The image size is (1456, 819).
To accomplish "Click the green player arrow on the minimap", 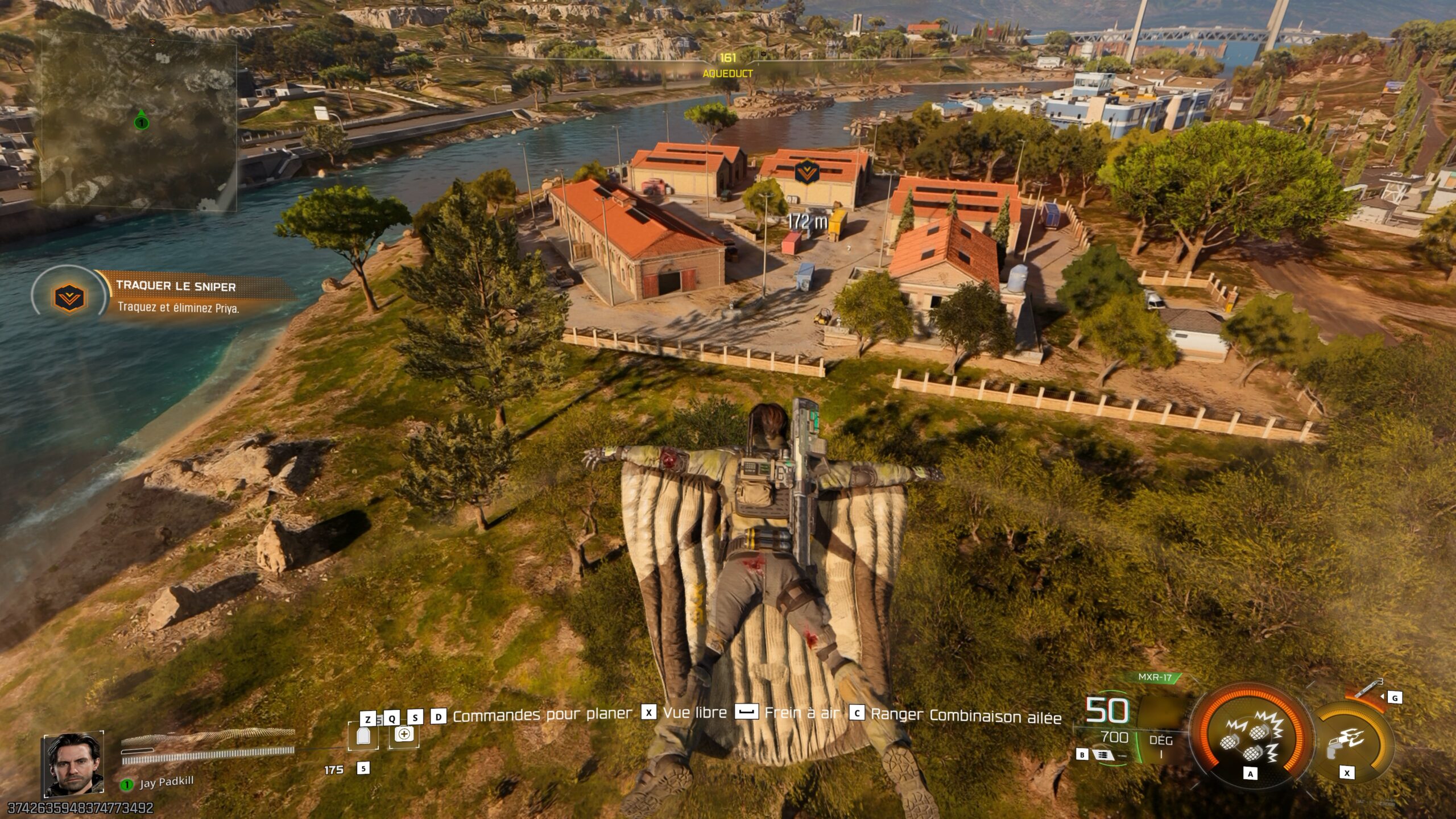I will tap(141, 120).
